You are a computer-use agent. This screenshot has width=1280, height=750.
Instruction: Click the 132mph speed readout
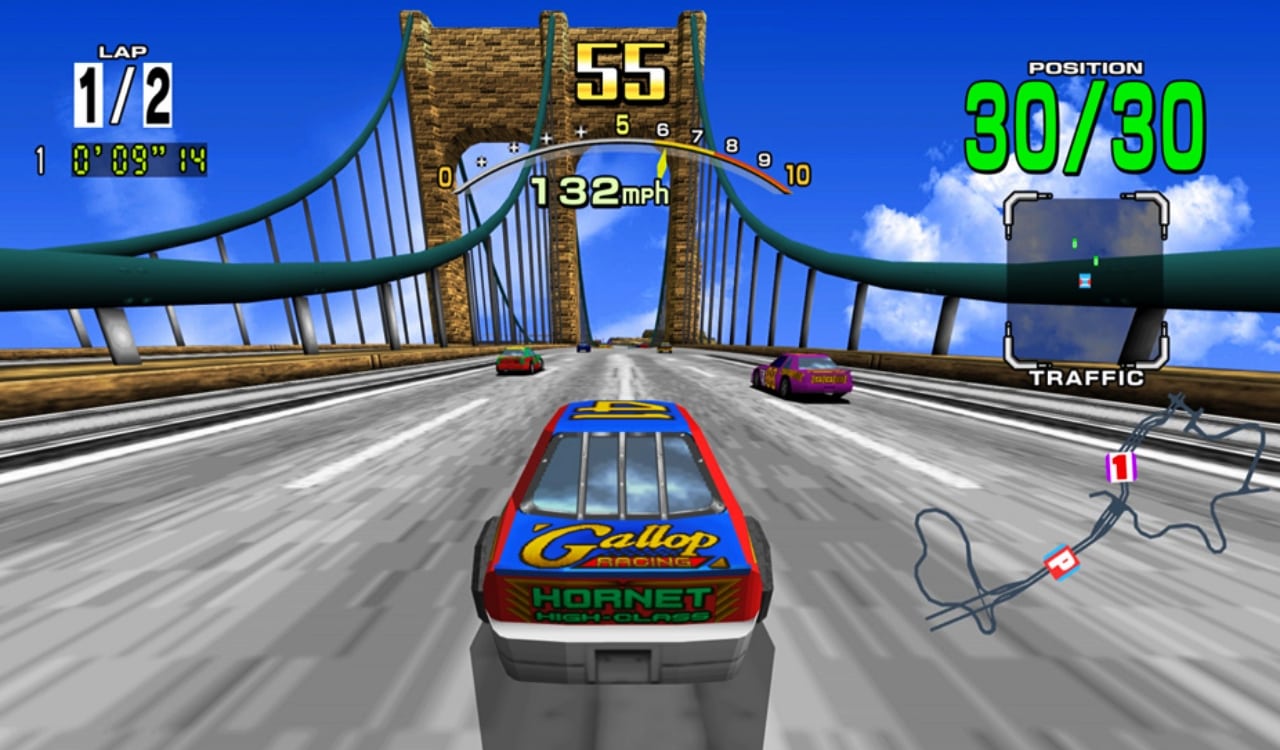click(x=600, y=190)
